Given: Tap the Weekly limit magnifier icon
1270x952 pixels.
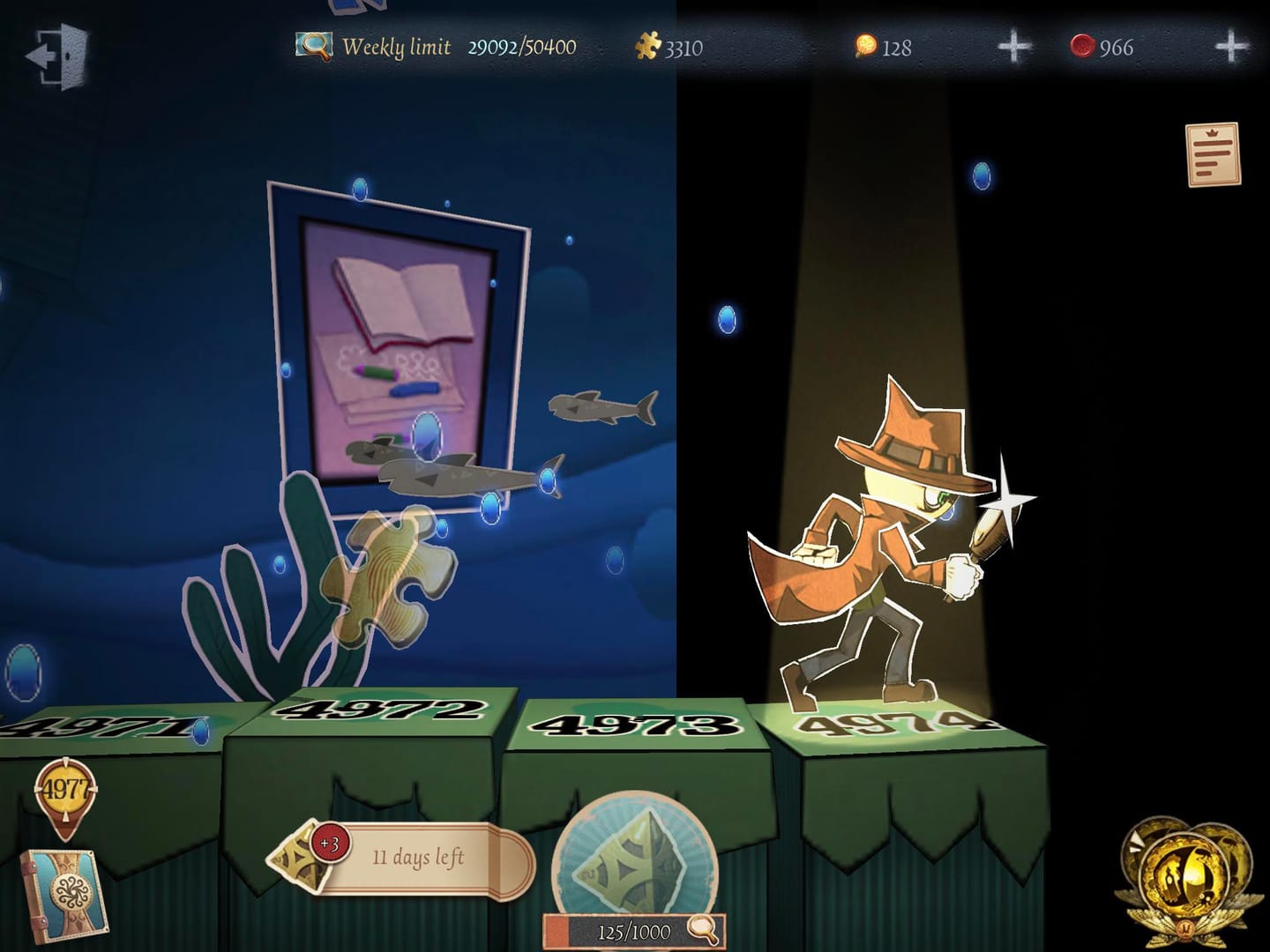Looking at the screenshot, I should (314, 46).
